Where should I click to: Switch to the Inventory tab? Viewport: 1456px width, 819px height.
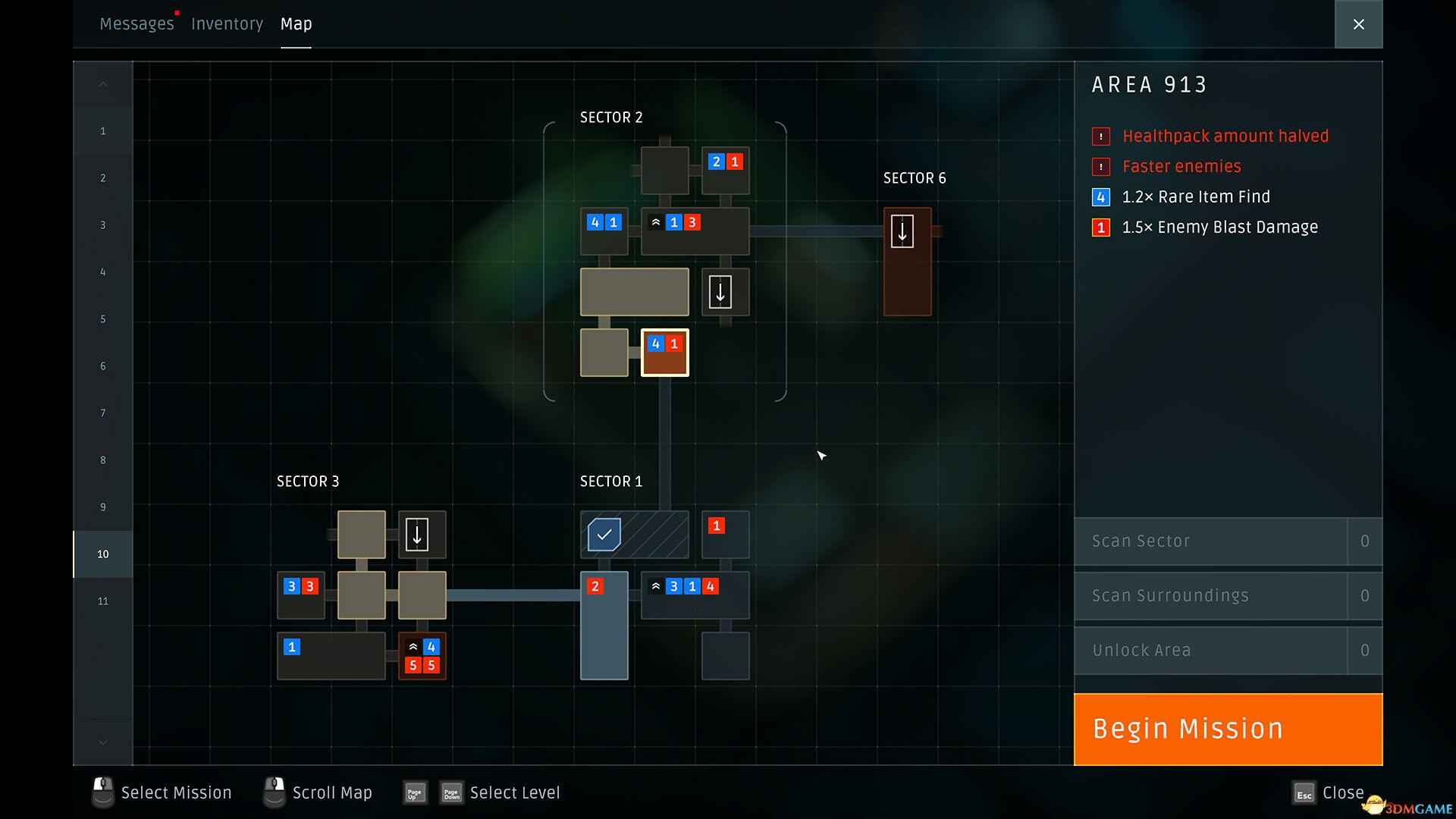(227, 24)
